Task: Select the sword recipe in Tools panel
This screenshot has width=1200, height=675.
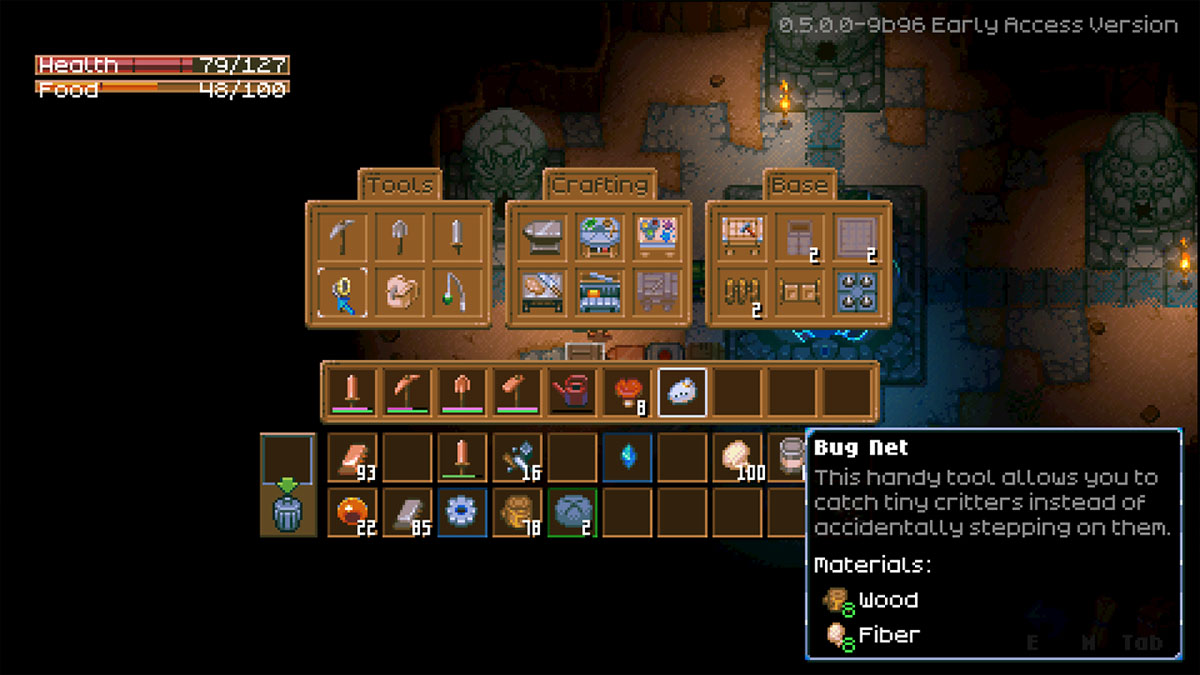Action: 456,237
